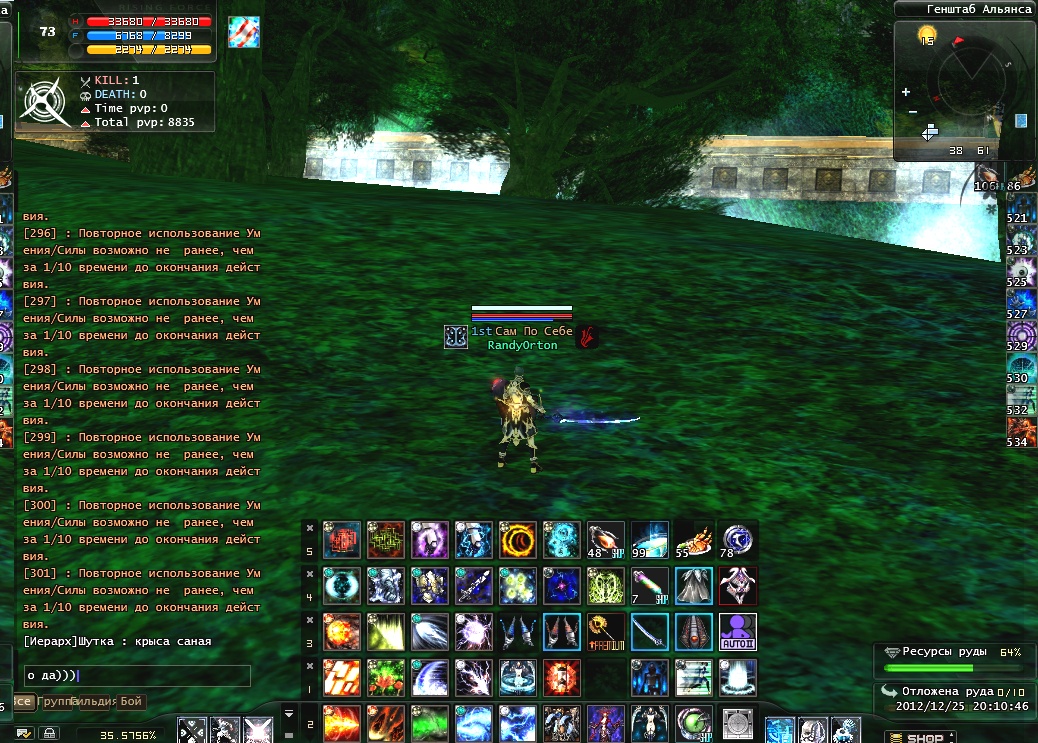Image resolution: width=1038 pixels, height=743 pixels.
Task: Open the Бой chat tab
Action: 131,702
